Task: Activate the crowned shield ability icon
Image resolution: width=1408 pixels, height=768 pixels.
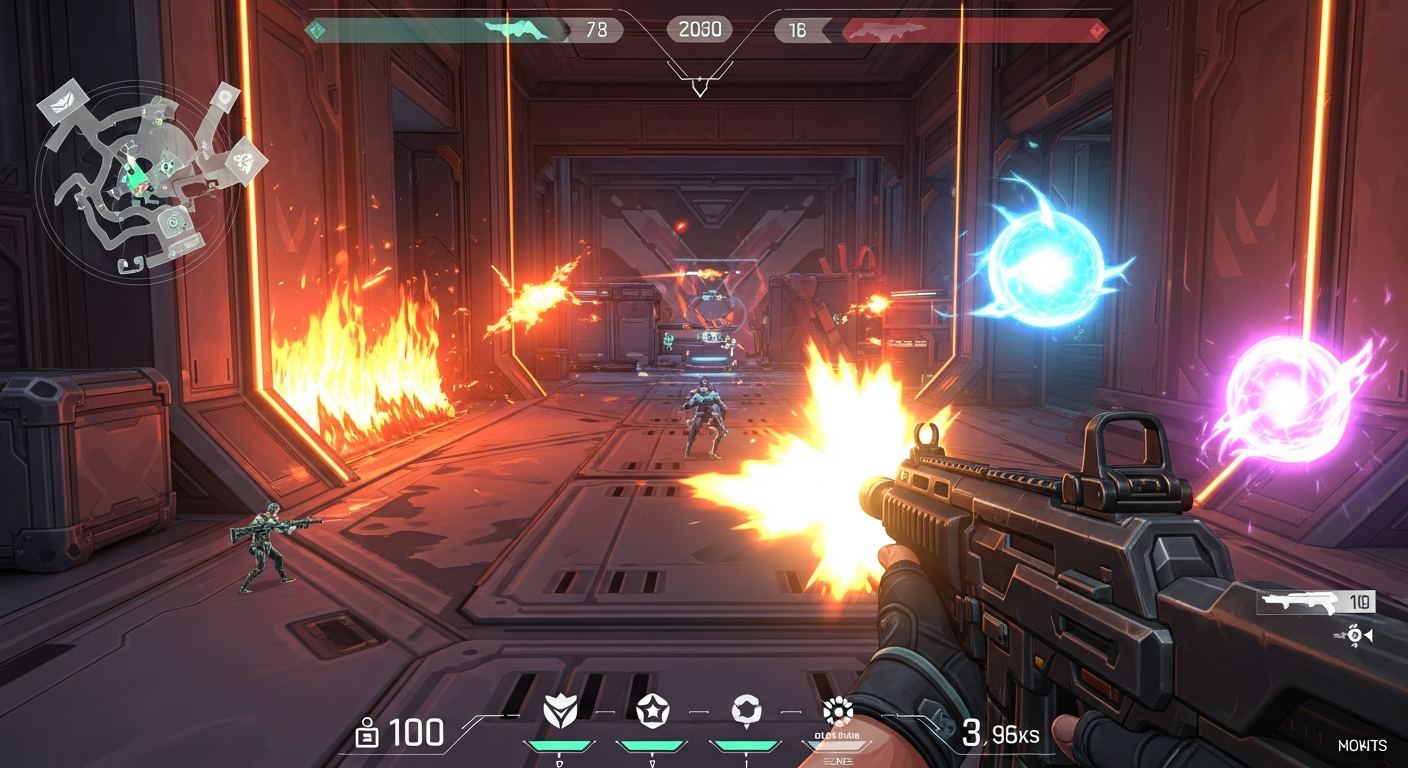Action: 560,711
